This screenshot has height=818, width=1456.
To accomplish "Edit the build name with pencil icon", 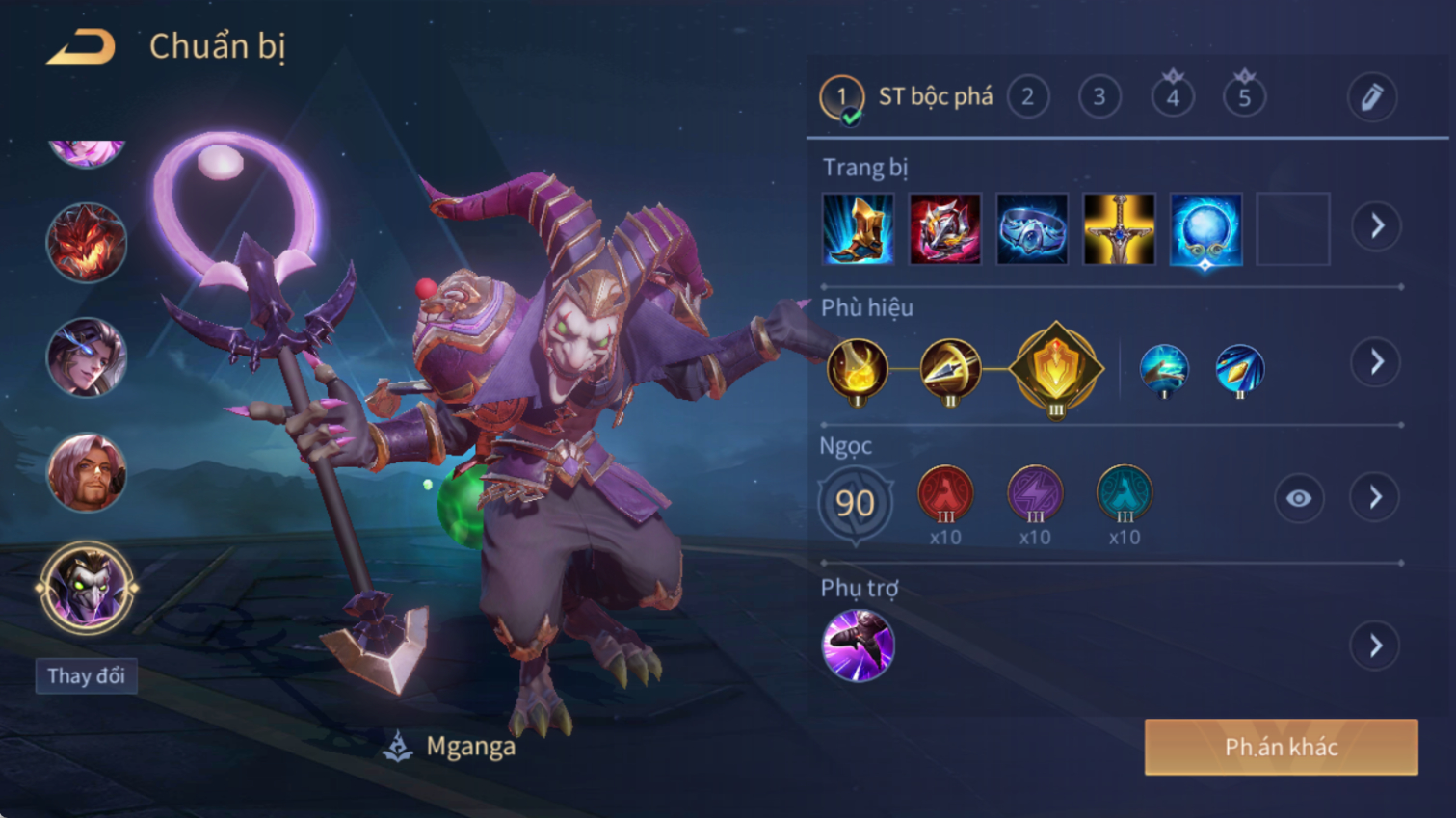I will pyautogui.click(x=1371, y=97).
